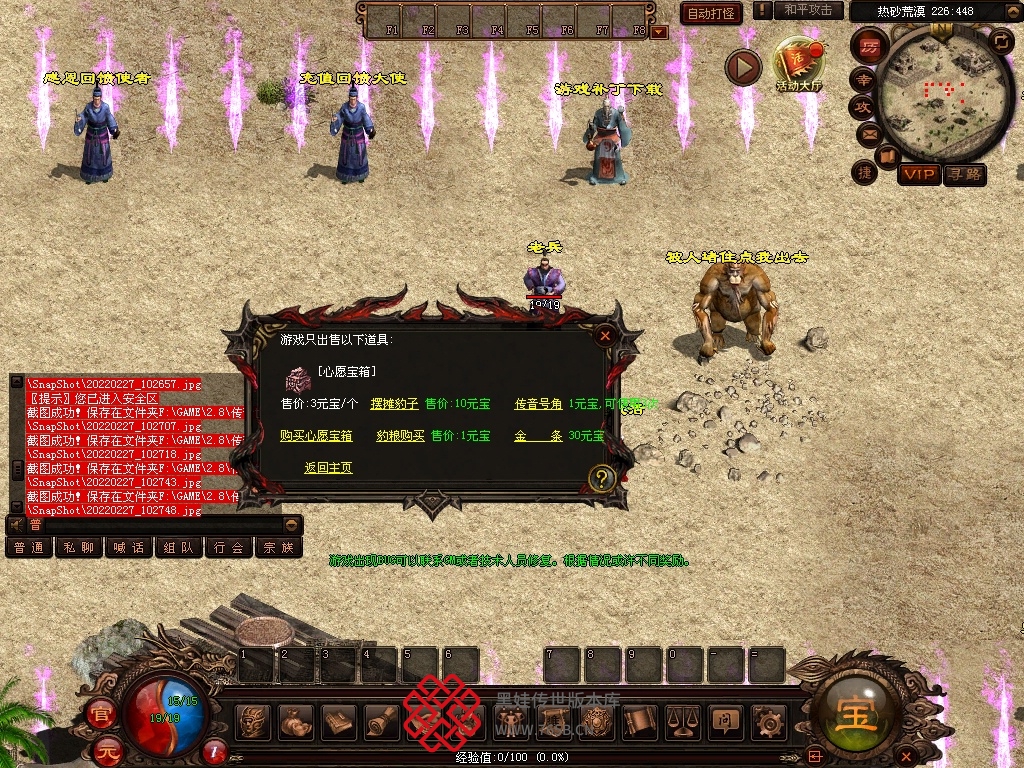
Task: Switch the 和平攻击 attack mode
Action: point(808,10)
